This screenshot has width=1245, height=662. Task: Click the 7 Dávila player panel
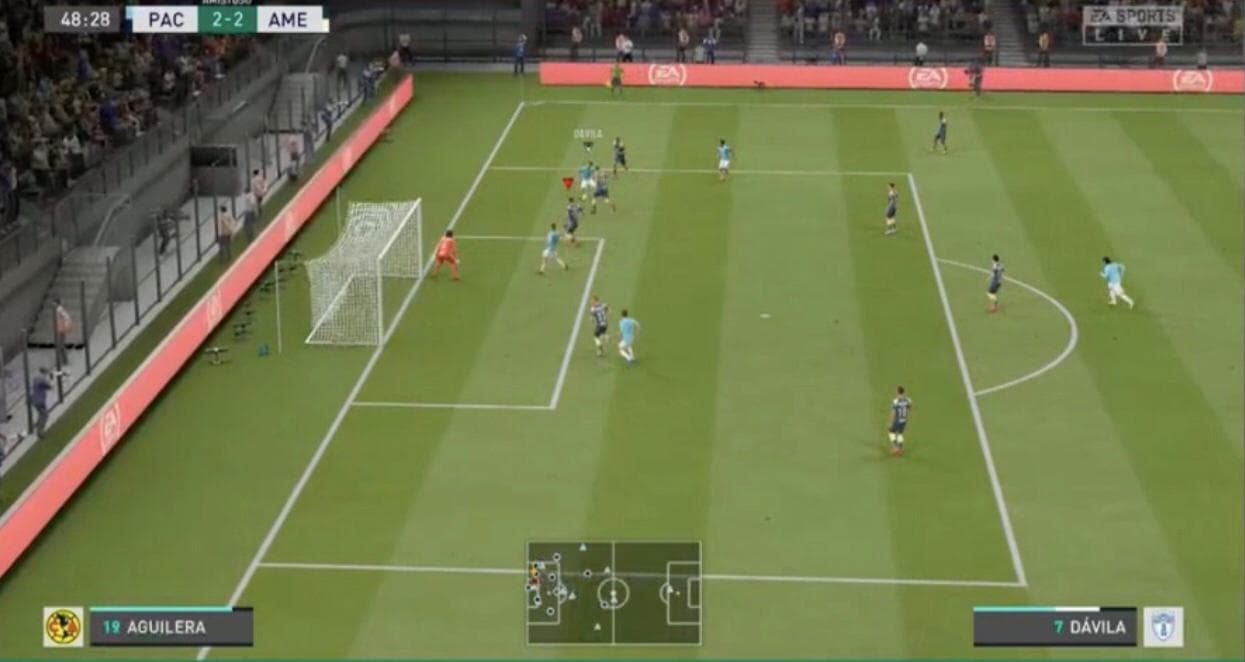[1054, 627]
